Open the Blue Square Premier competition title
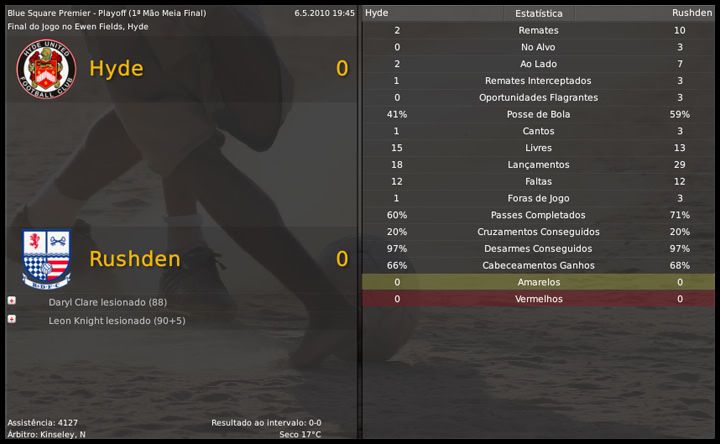Viewport: 720px width, 444px height. pyautogui.click(x=53, y=13)
